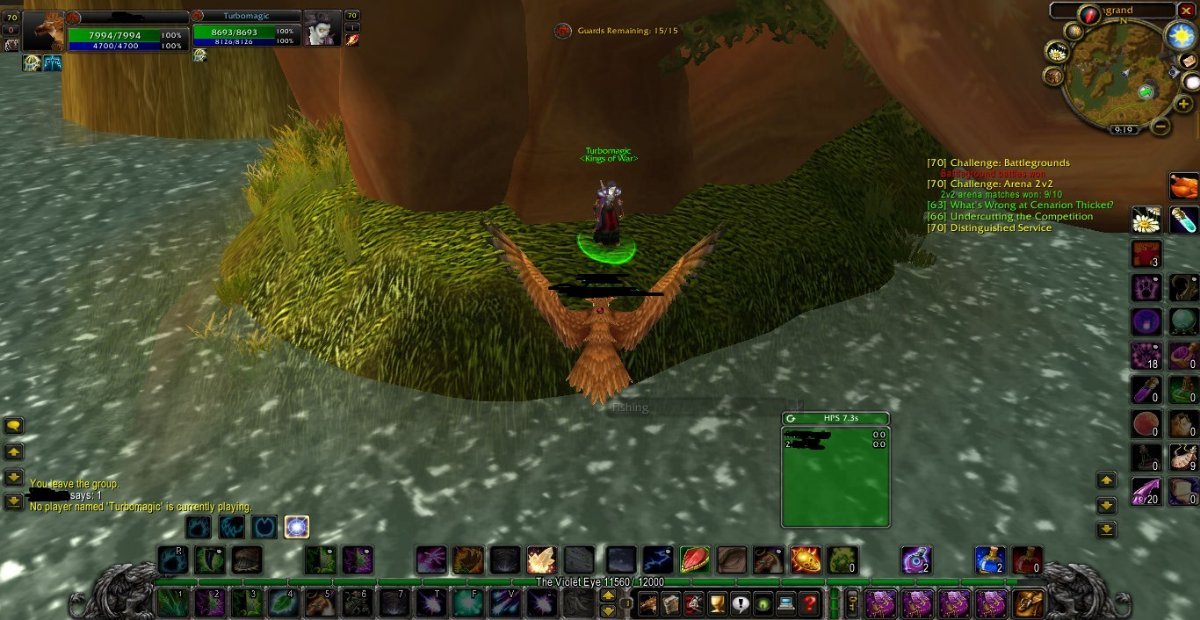Open the sun day-night calendar icon
This screenshot has width=1200, height=620.
1181,35
